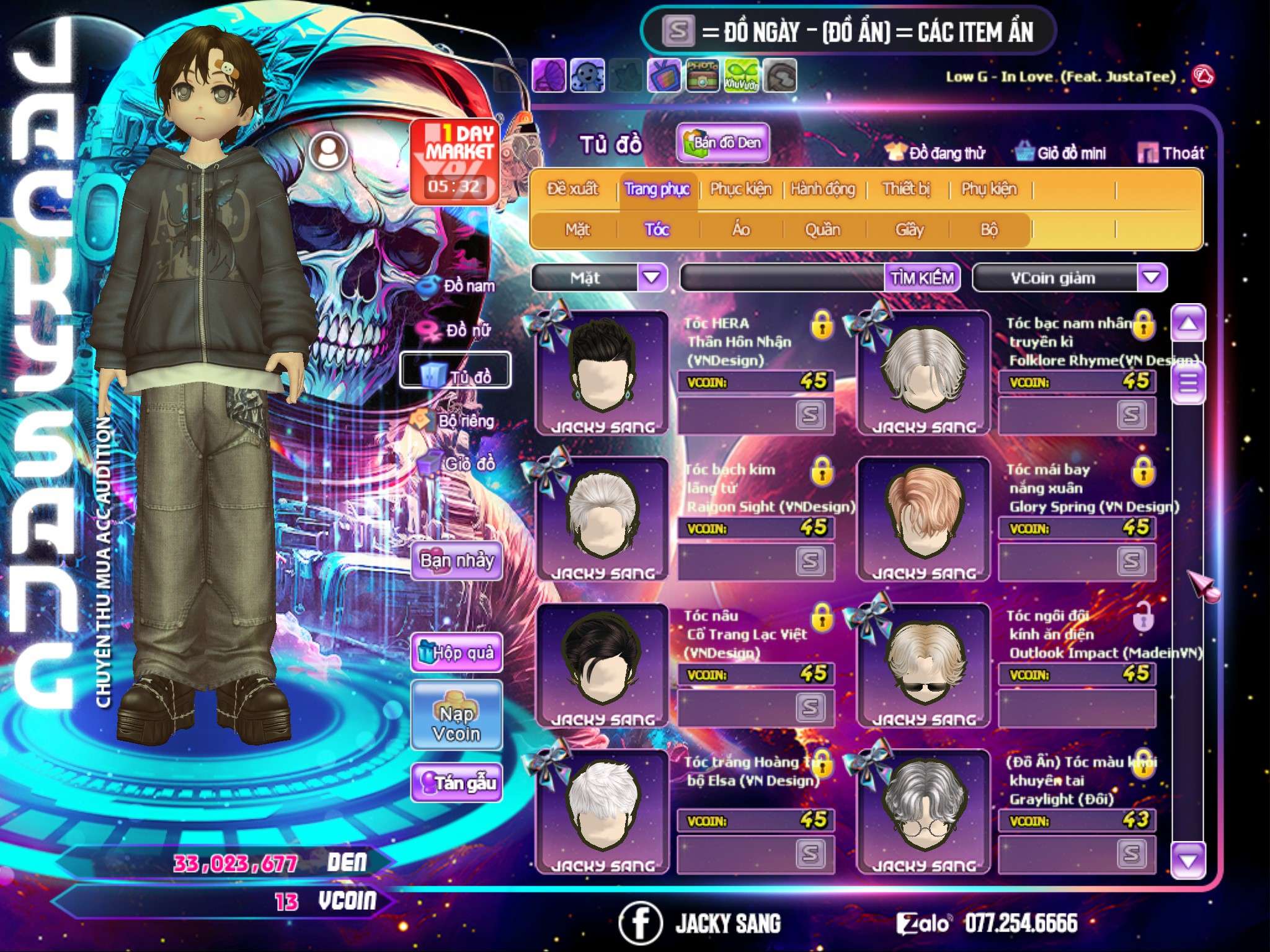Open the Mặt filter dropdown
1270x952 pixels.
click(x=652, y=277)
